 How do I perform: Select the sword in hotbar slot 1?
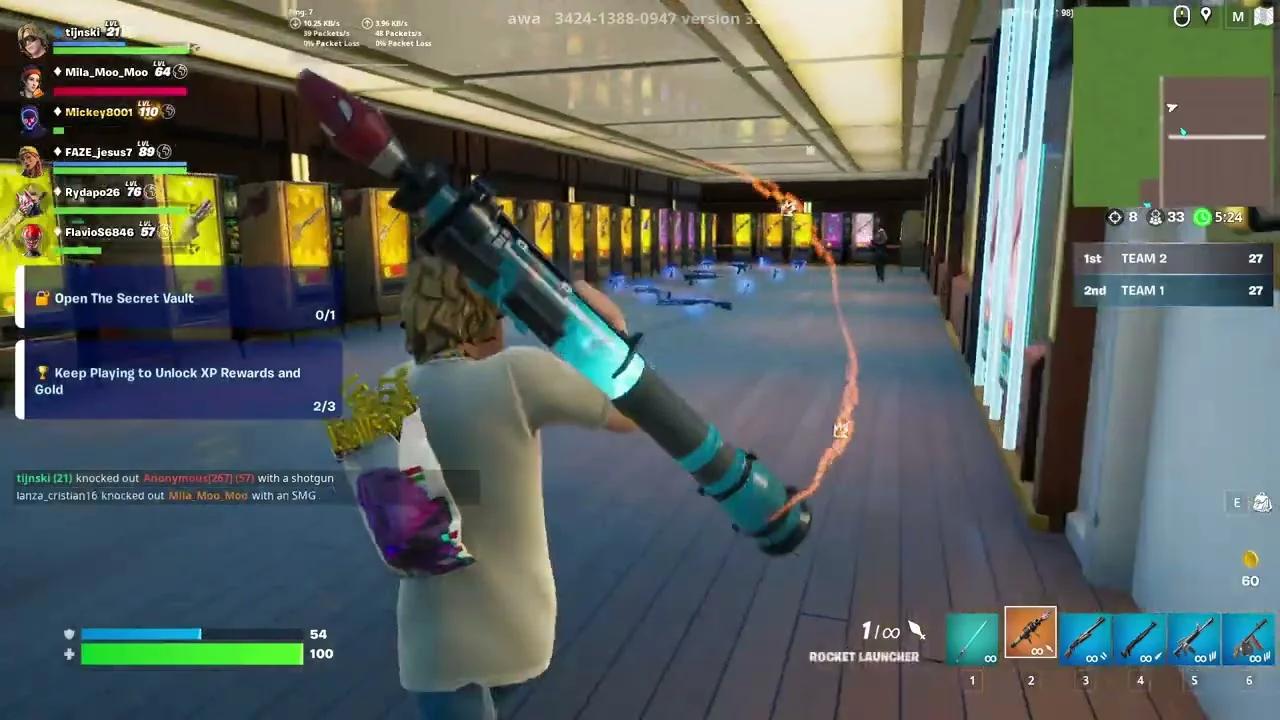pos(971,637)
